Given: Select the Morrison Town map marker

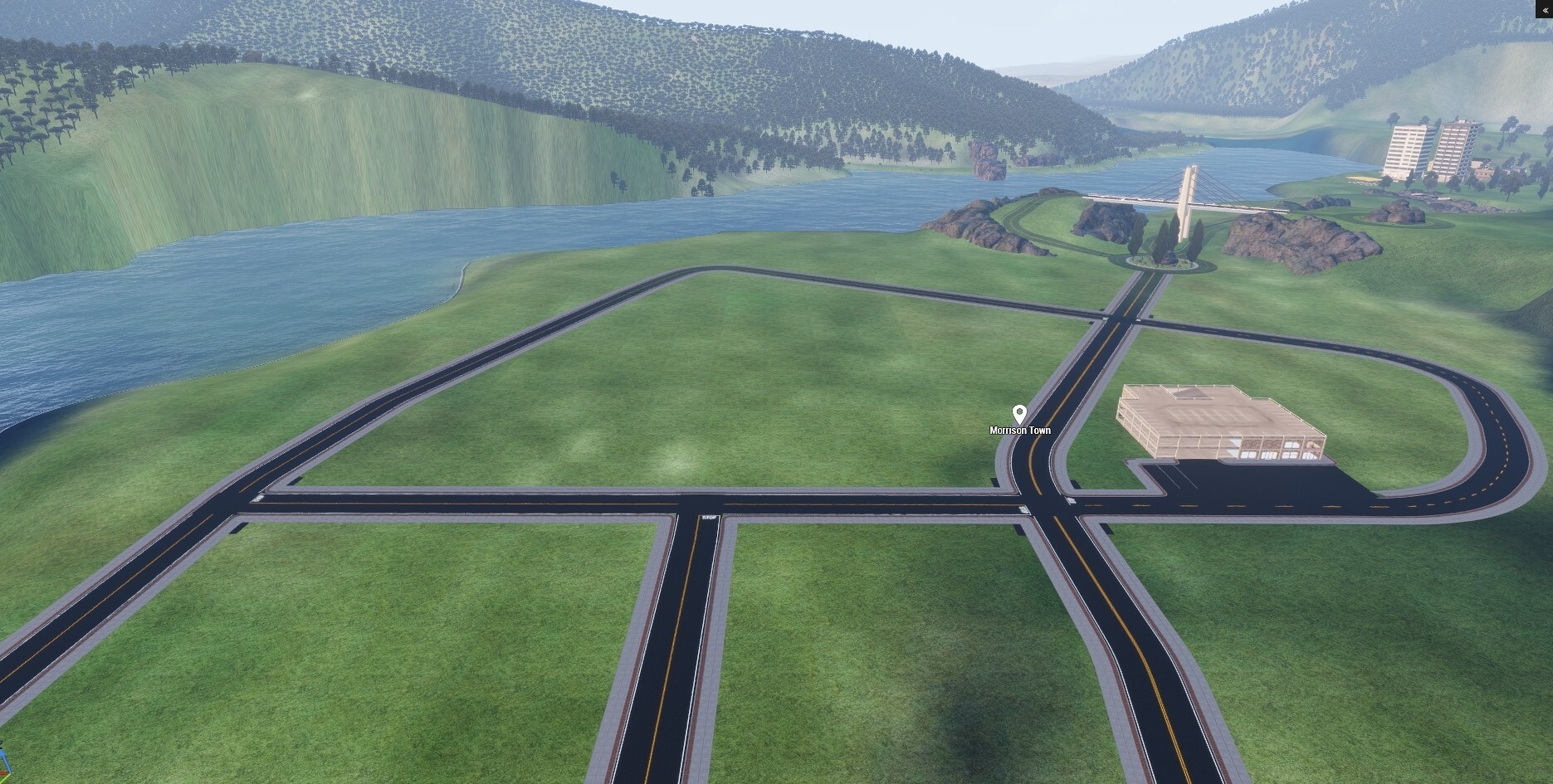Looking at the screenshot, I should (x=1019, y=414).
